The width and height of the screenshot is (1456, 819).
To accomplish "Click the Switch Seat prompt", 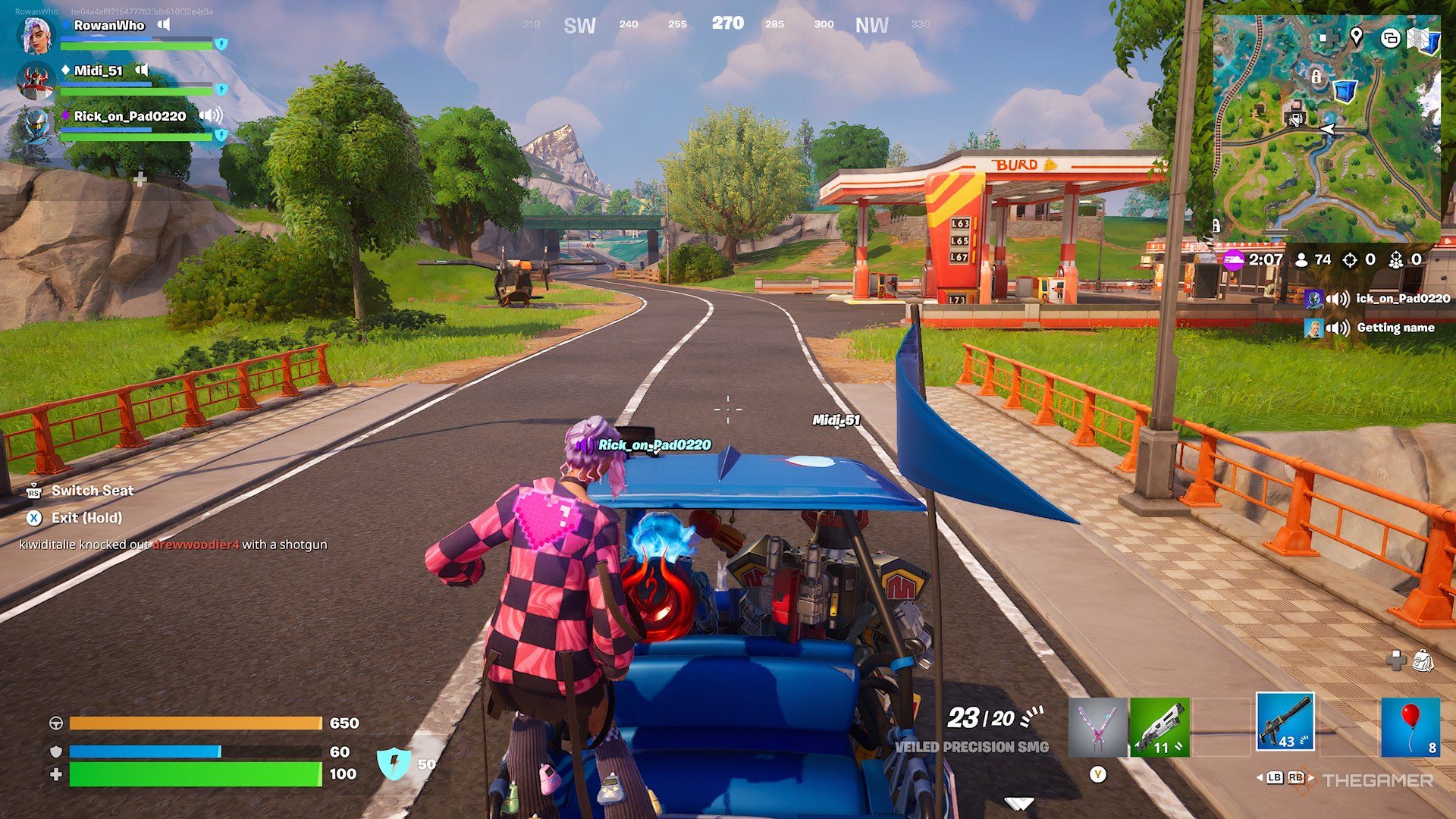I will point(92,491).
